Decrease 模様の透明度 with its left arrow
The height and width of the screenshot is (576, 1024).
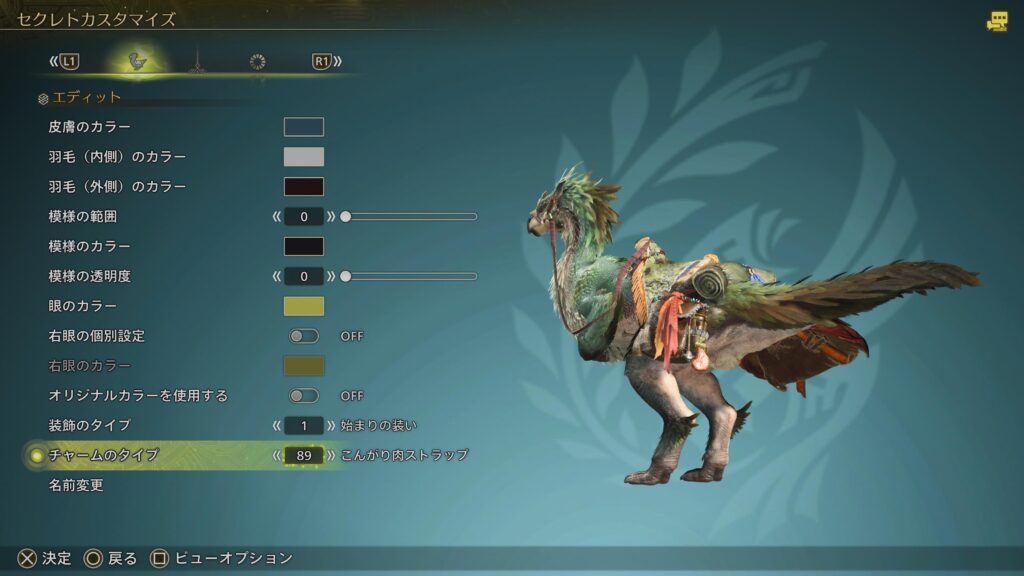point(276,276)
